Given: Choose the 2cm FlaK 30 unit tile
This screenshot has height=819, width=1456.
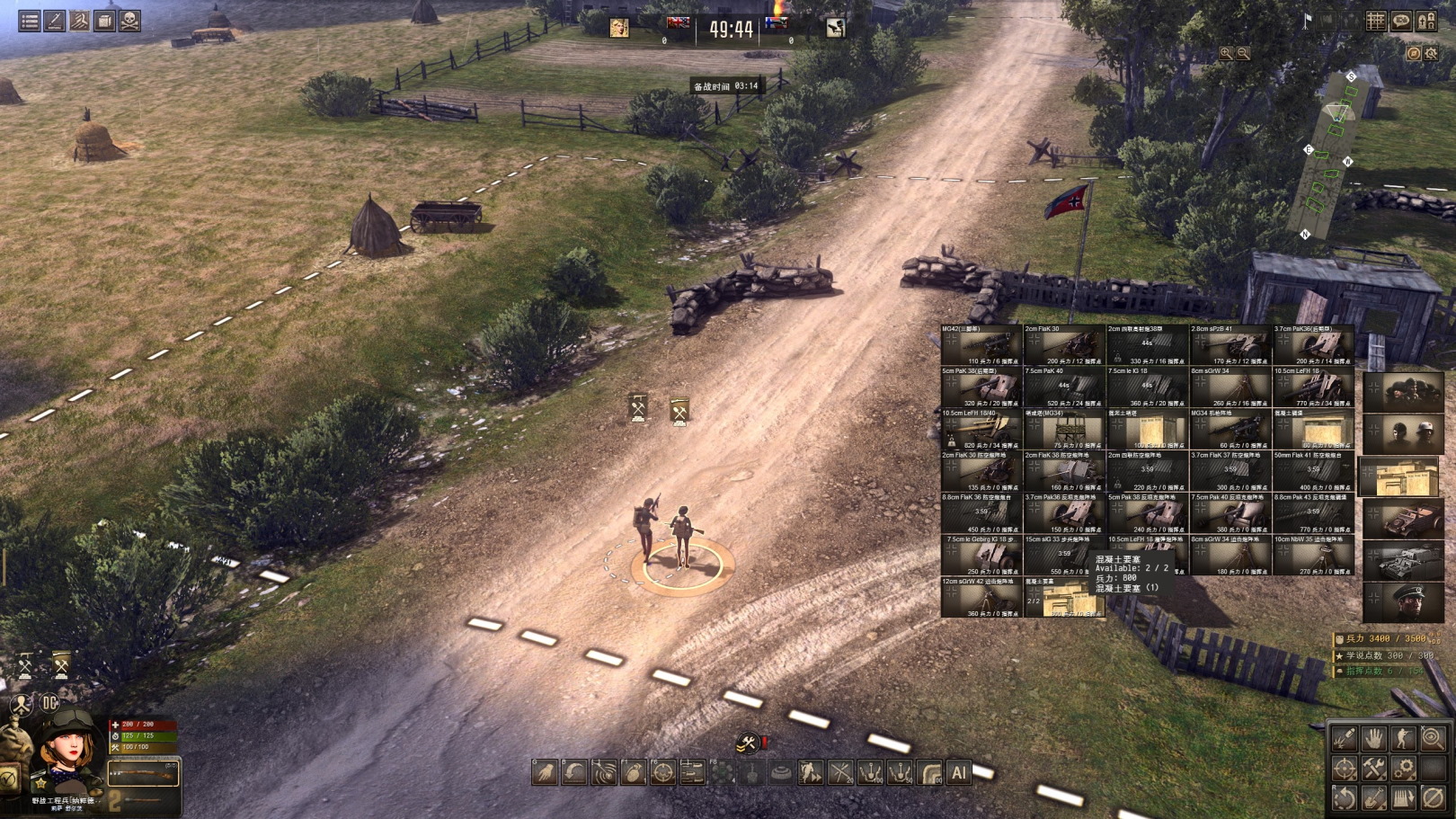Looking at the screenshot, I should [1064, 344].
